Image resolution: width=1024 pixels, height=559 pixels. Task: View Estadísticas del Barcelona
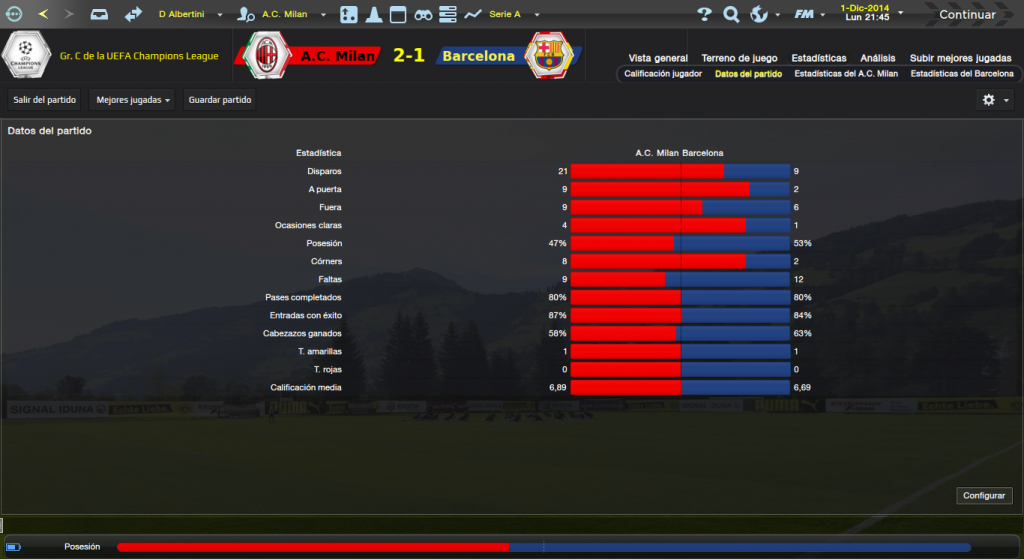[x=961, y=74]
